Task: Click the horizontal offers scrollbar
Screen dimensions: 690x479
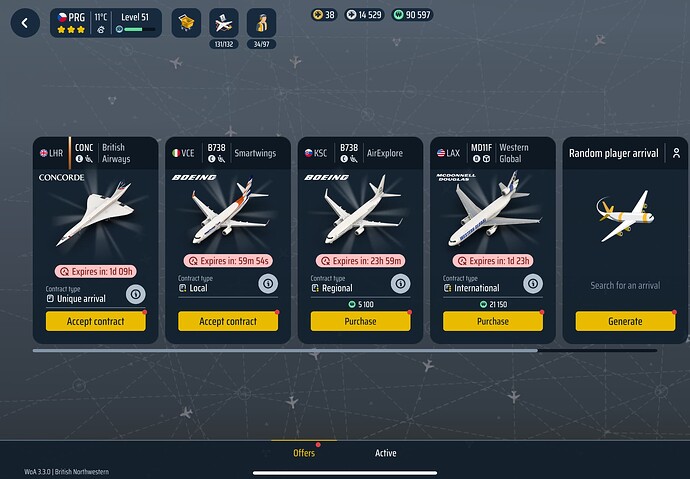Action: [x=285, y=351]
